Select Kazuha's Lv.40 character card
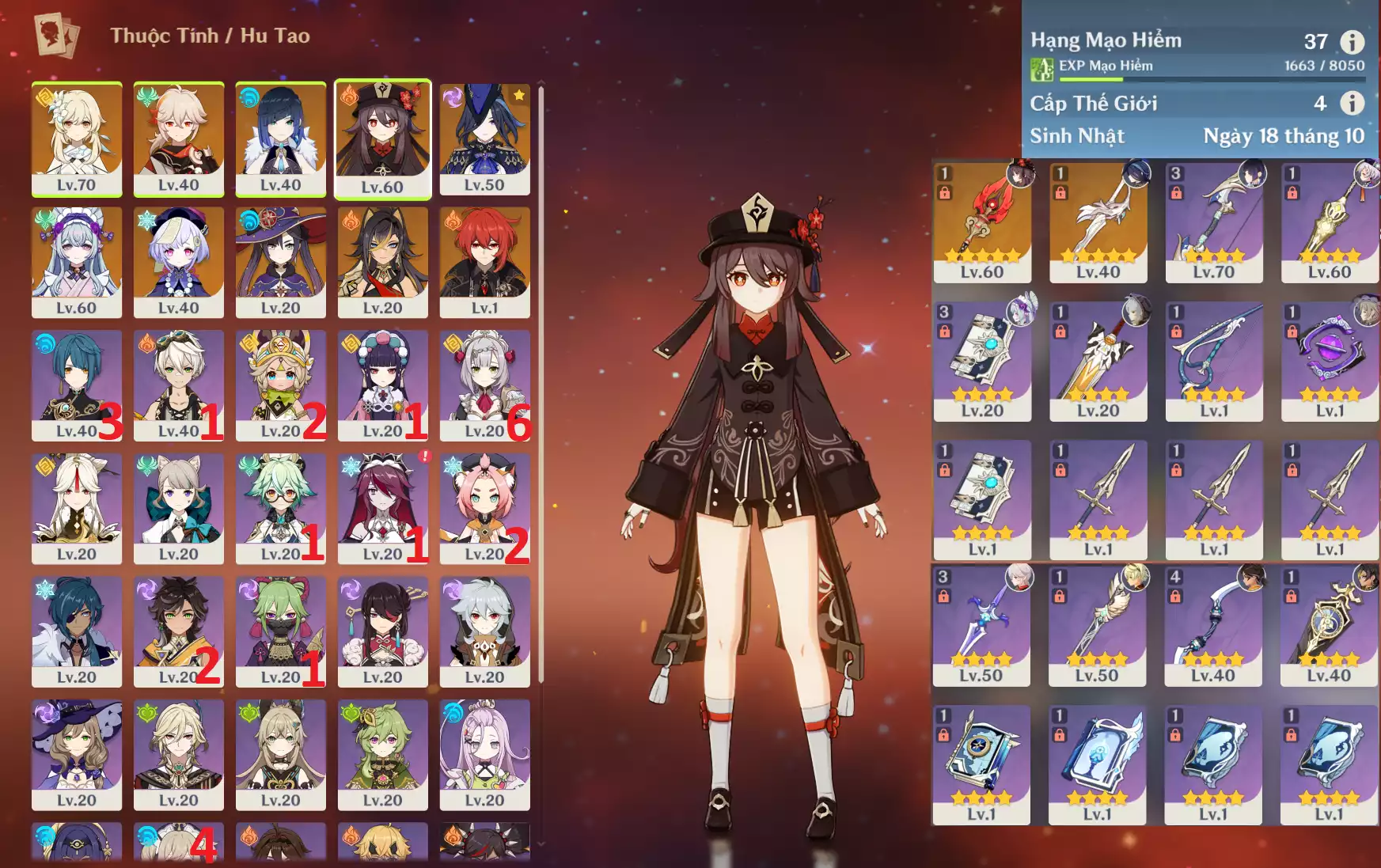 pos(179,138)
